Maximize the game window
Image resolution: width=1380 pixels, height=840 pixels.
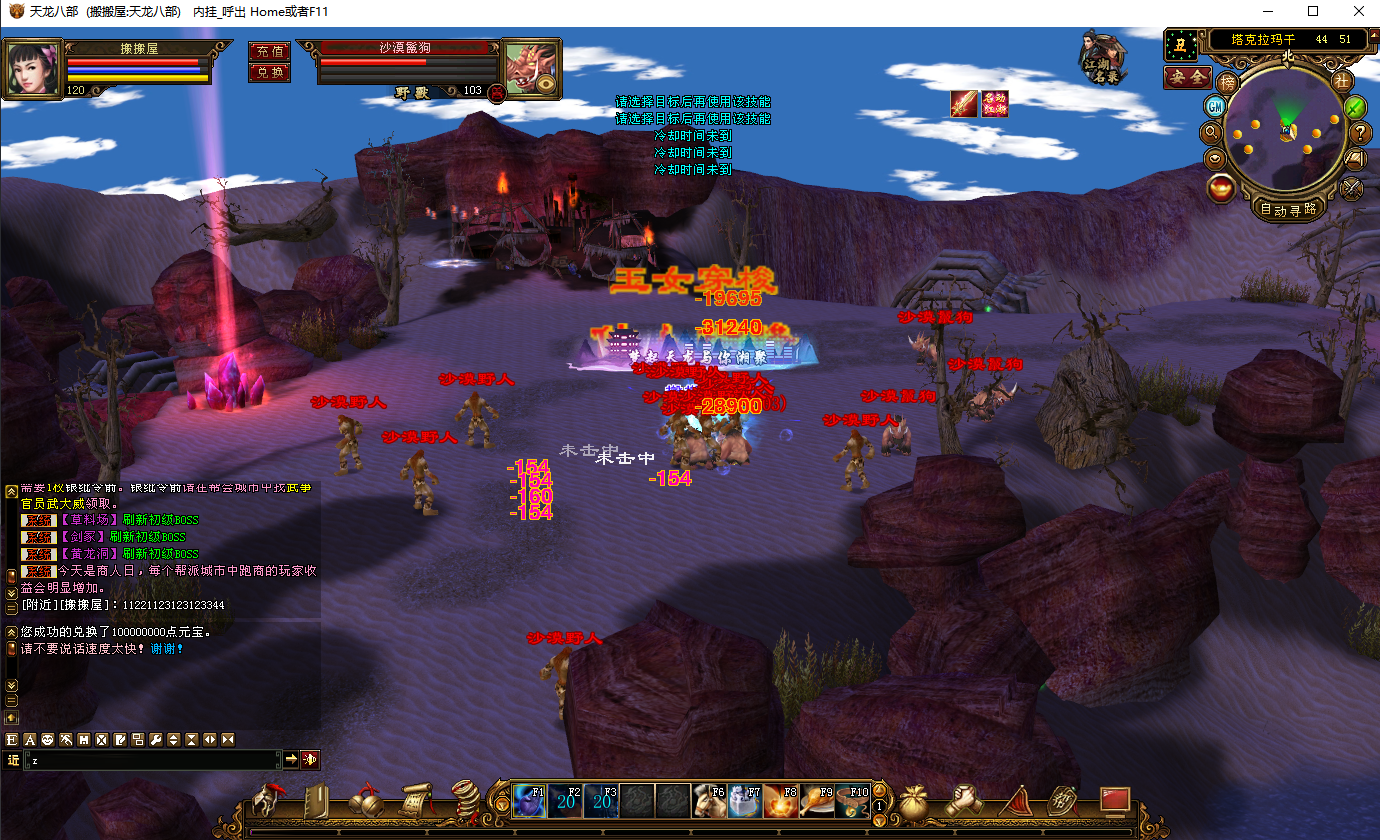[1313, 11]
